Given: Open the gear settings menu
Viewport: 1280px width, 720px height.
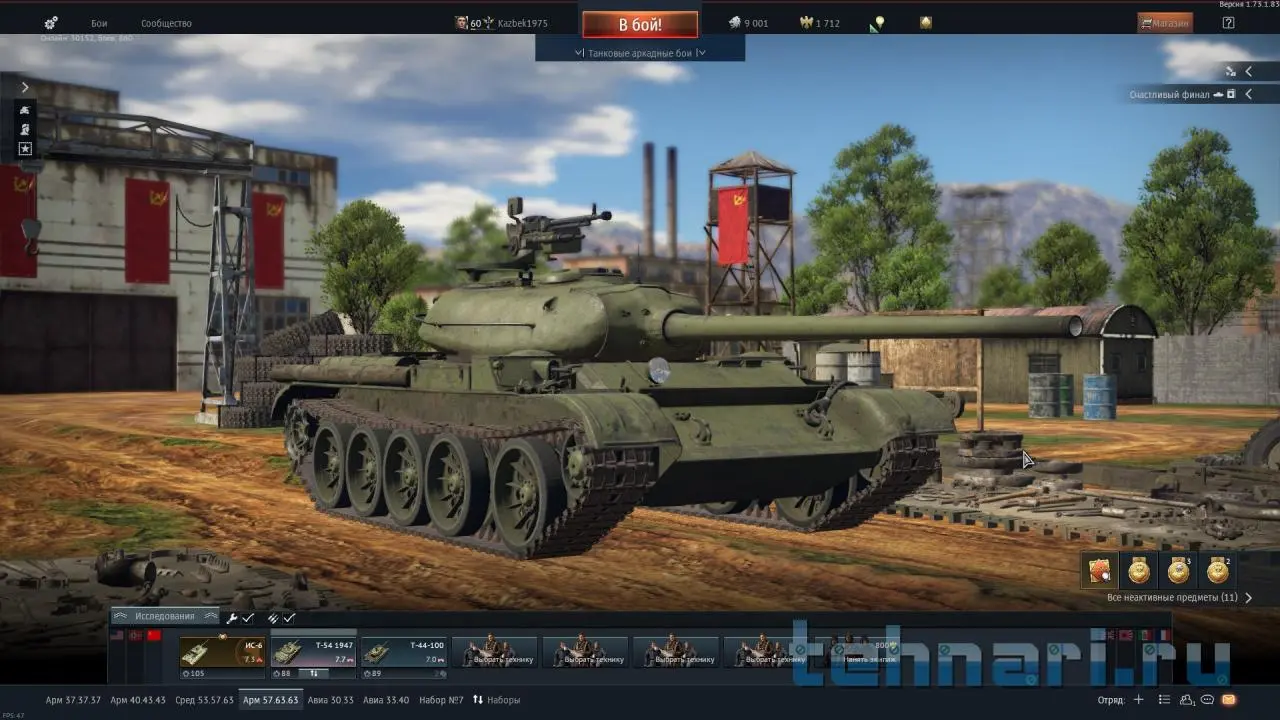Looking at the screenshot, I should coord(51,23).
